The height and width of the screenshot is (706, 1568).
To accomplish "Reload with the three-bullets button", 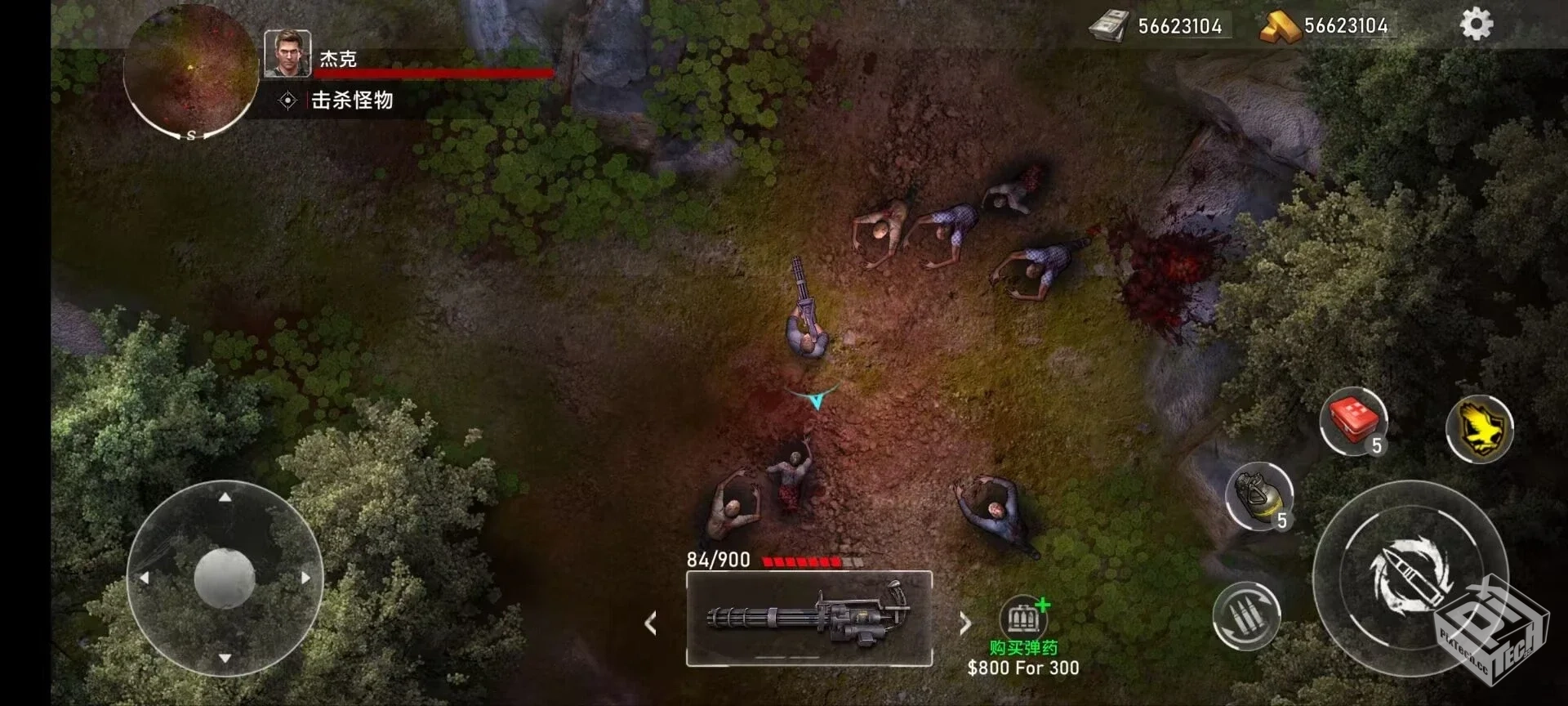I will pyautogui.click(x=1245, y=615).
